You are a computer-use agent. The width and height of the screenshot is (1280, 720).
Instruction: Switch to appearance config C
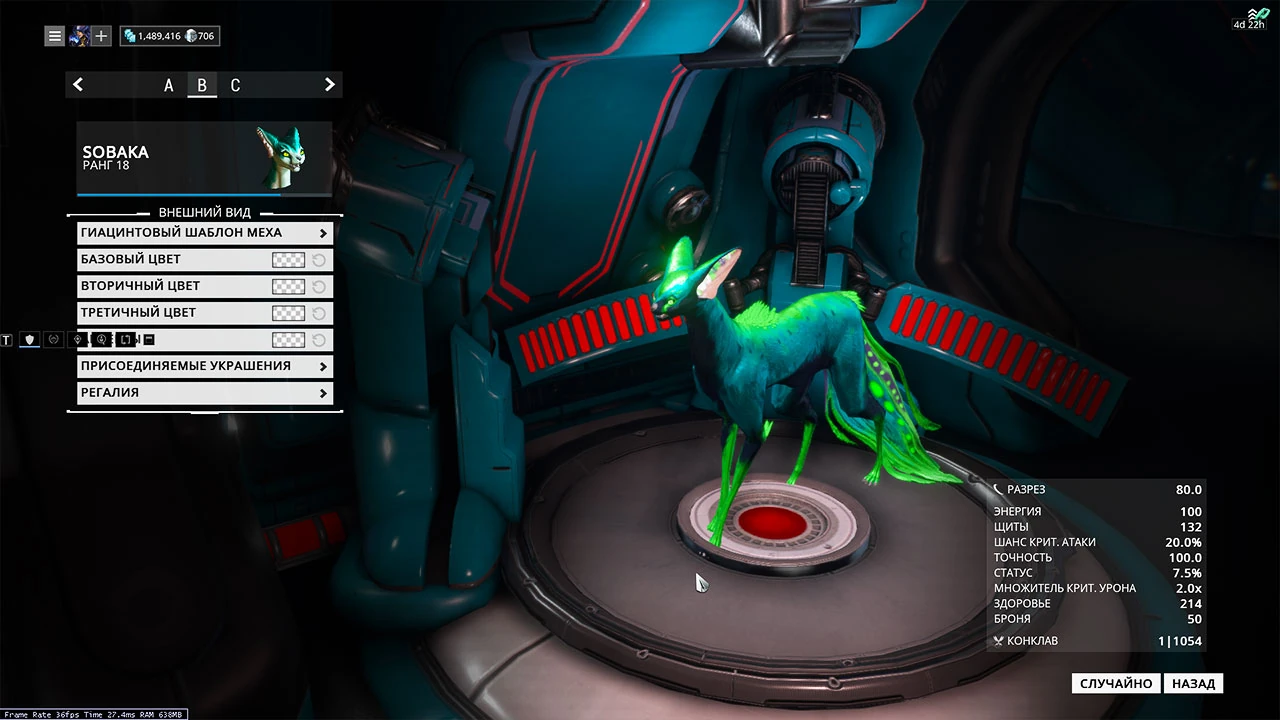point(235,86)
